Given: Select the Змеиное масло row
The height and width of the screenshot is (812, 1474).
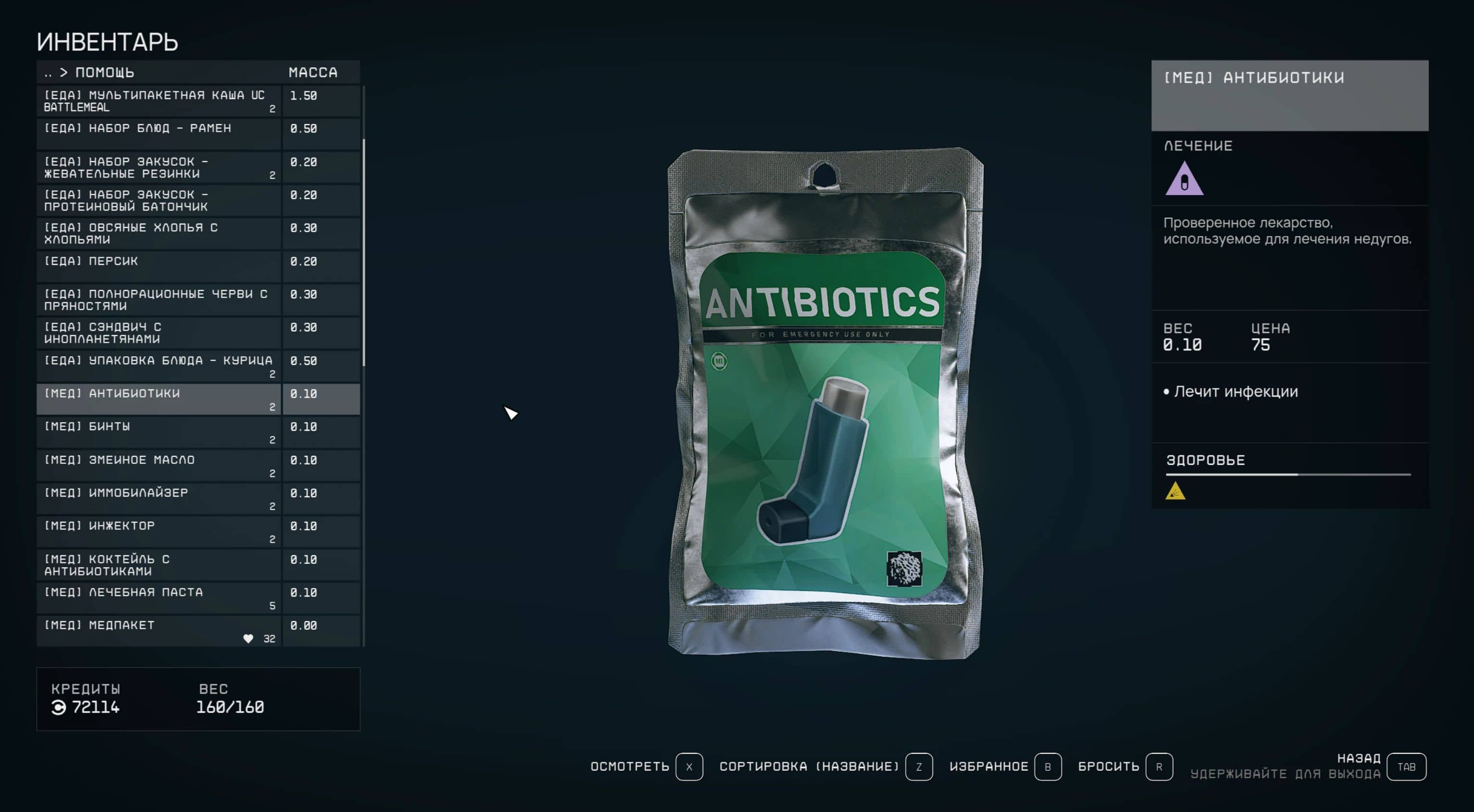Looking at the screenshot, I should point(159,465).
